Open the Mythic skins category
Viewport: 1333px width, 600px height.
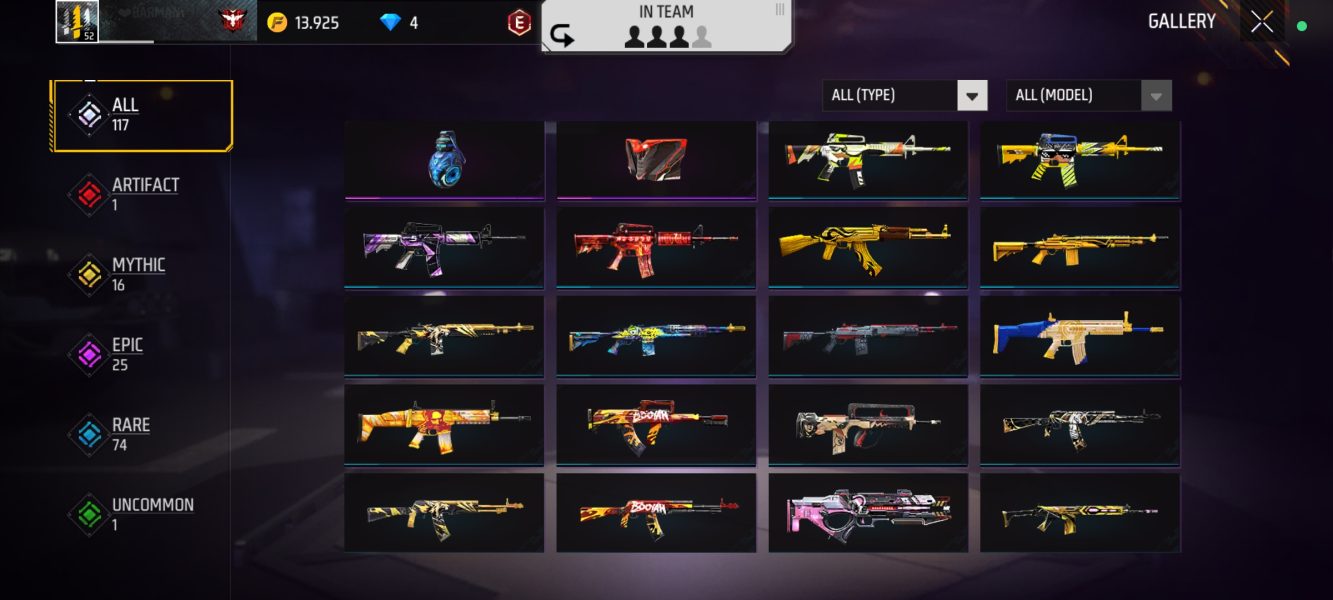(137, 274)
